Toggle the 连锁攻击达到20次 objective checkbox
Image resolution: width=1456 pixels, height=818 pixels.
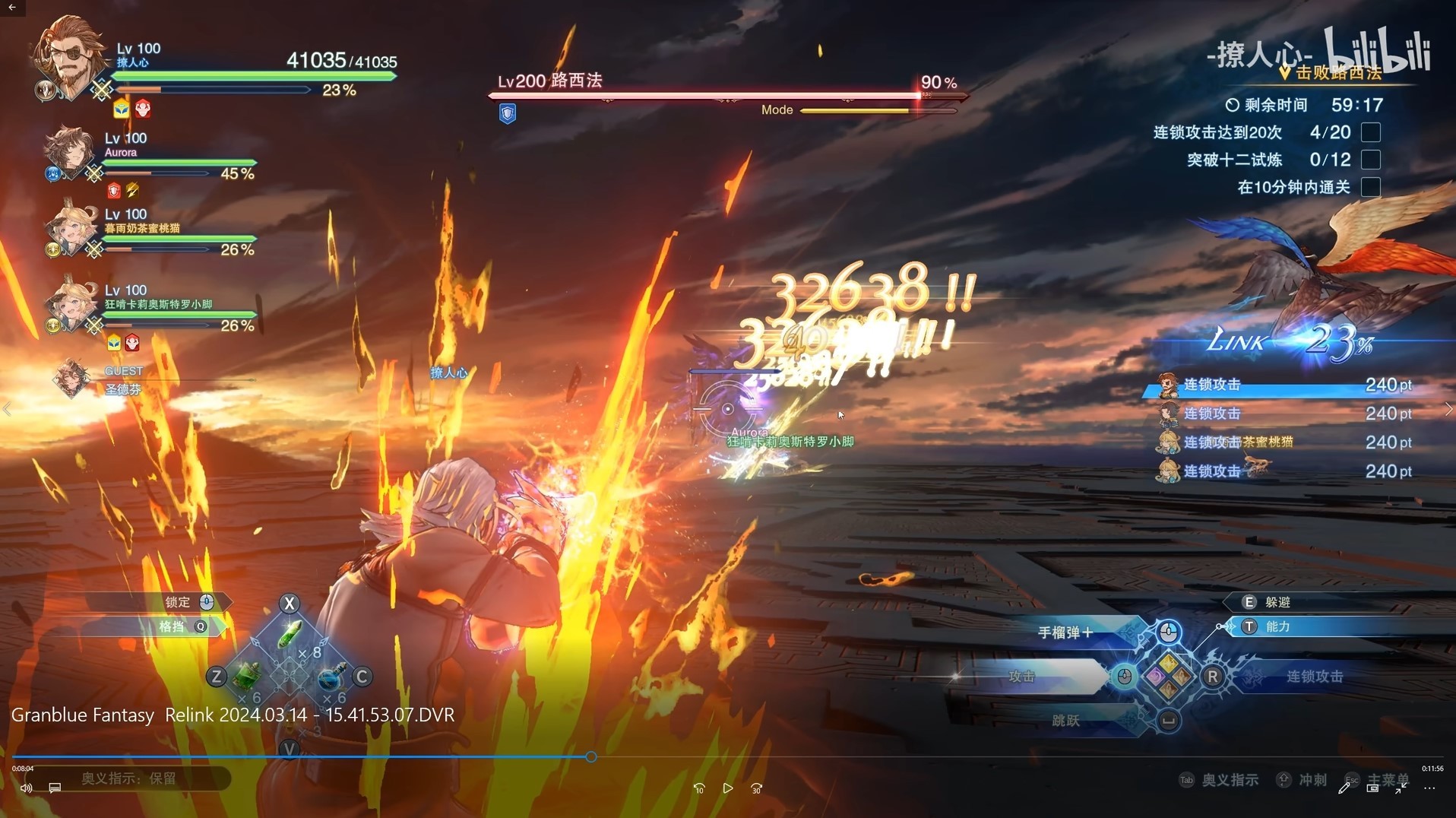pos(1370,132)
